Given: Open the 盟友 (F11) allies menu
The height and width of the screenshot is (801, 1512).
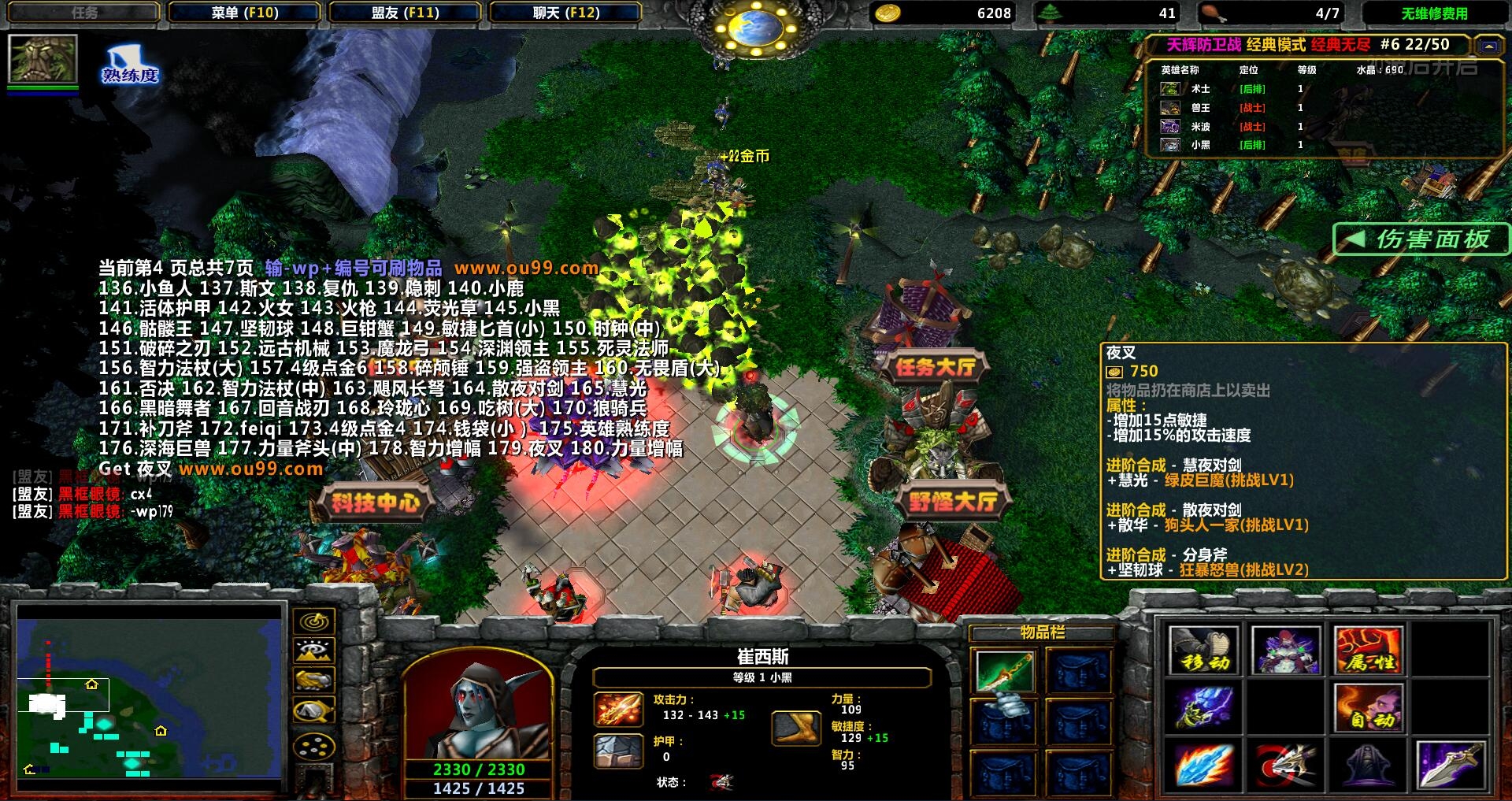Looking at the screenshot, I should pyautogui.click(x=405, y=13).
